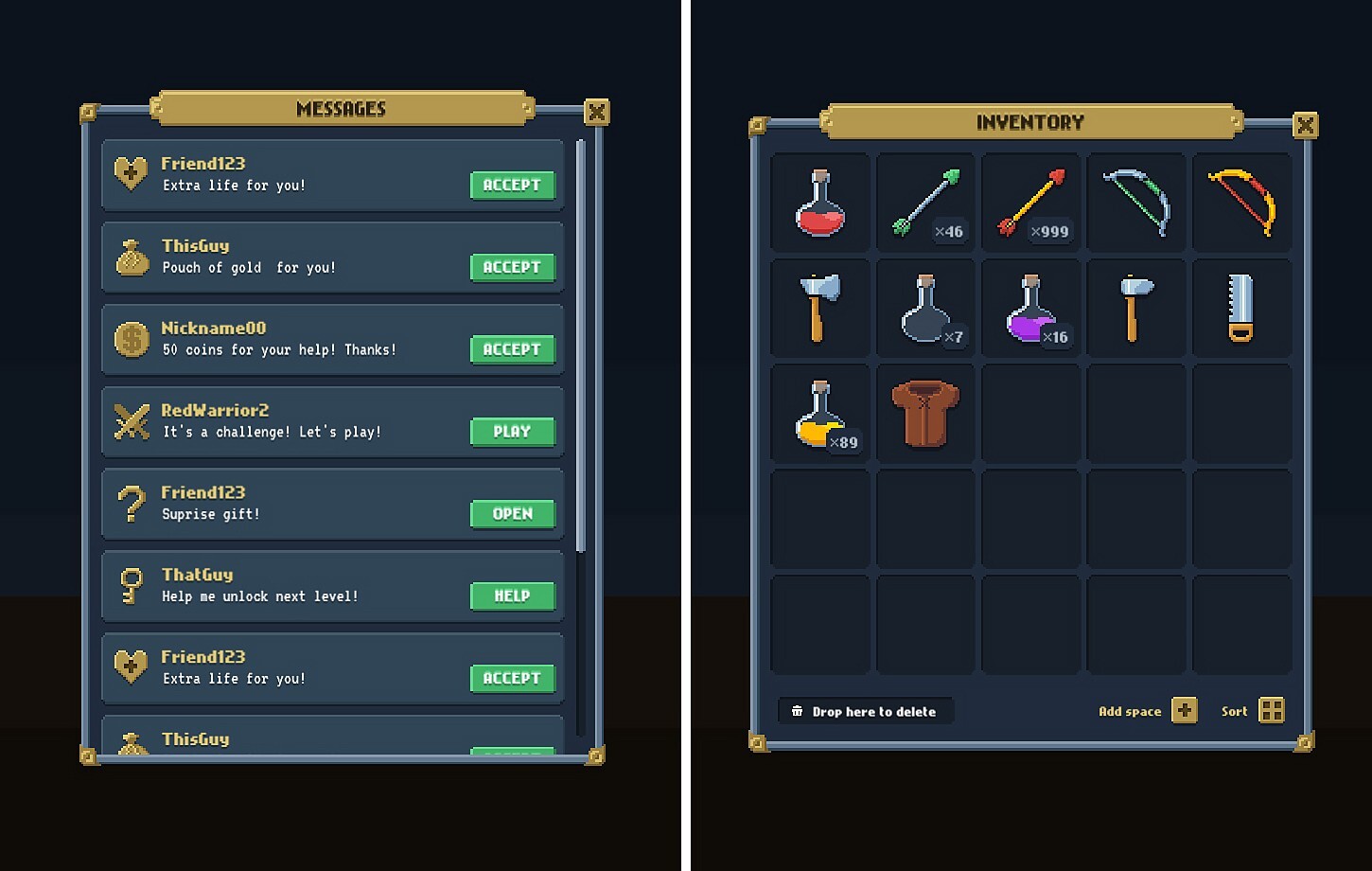
Task: Pick the leather tunic item
Action: click(924, 413)
